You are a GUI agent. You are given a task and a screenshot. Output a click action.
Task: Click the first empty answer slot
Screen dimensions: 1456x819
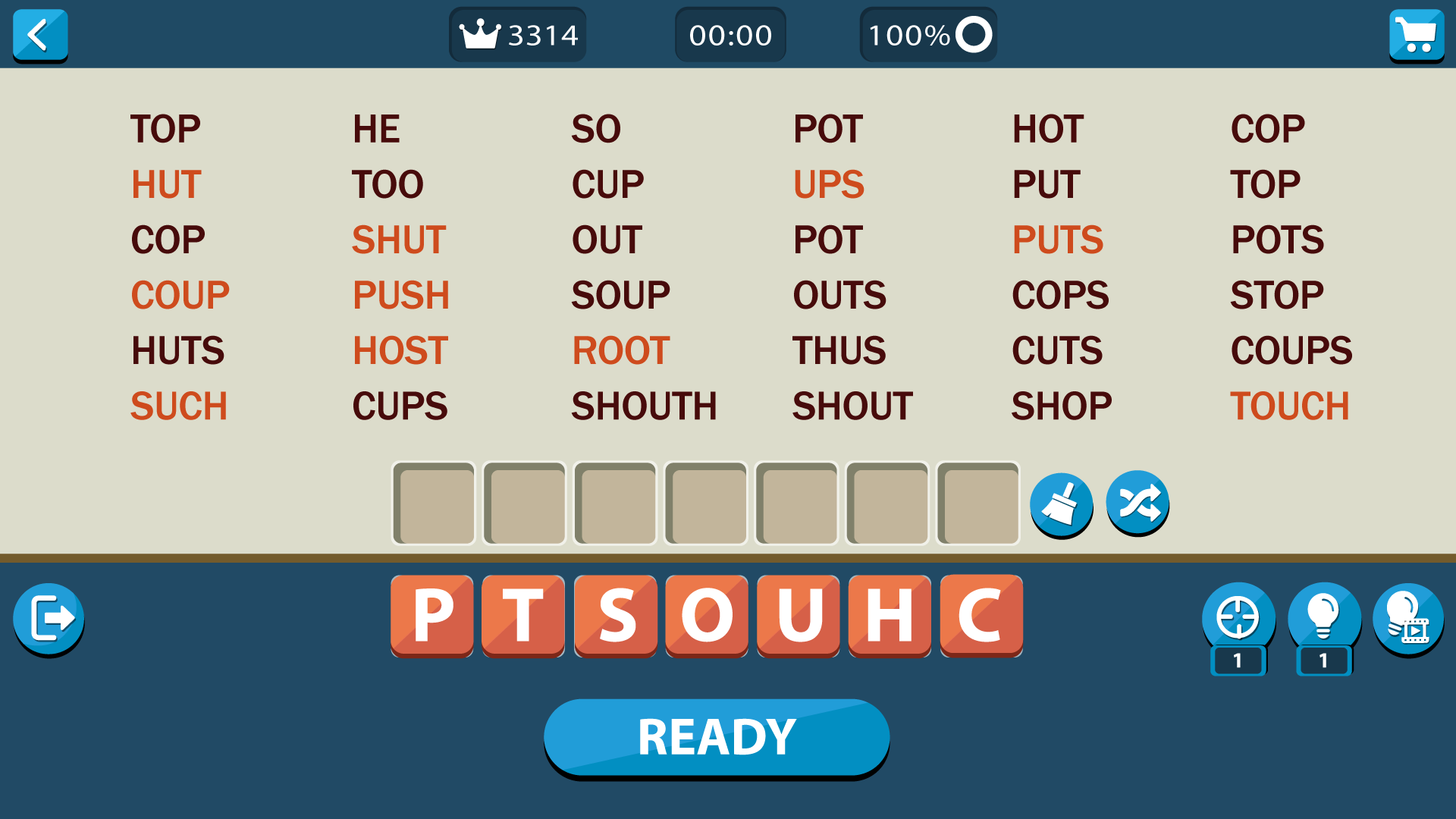(x=433, y=504)
